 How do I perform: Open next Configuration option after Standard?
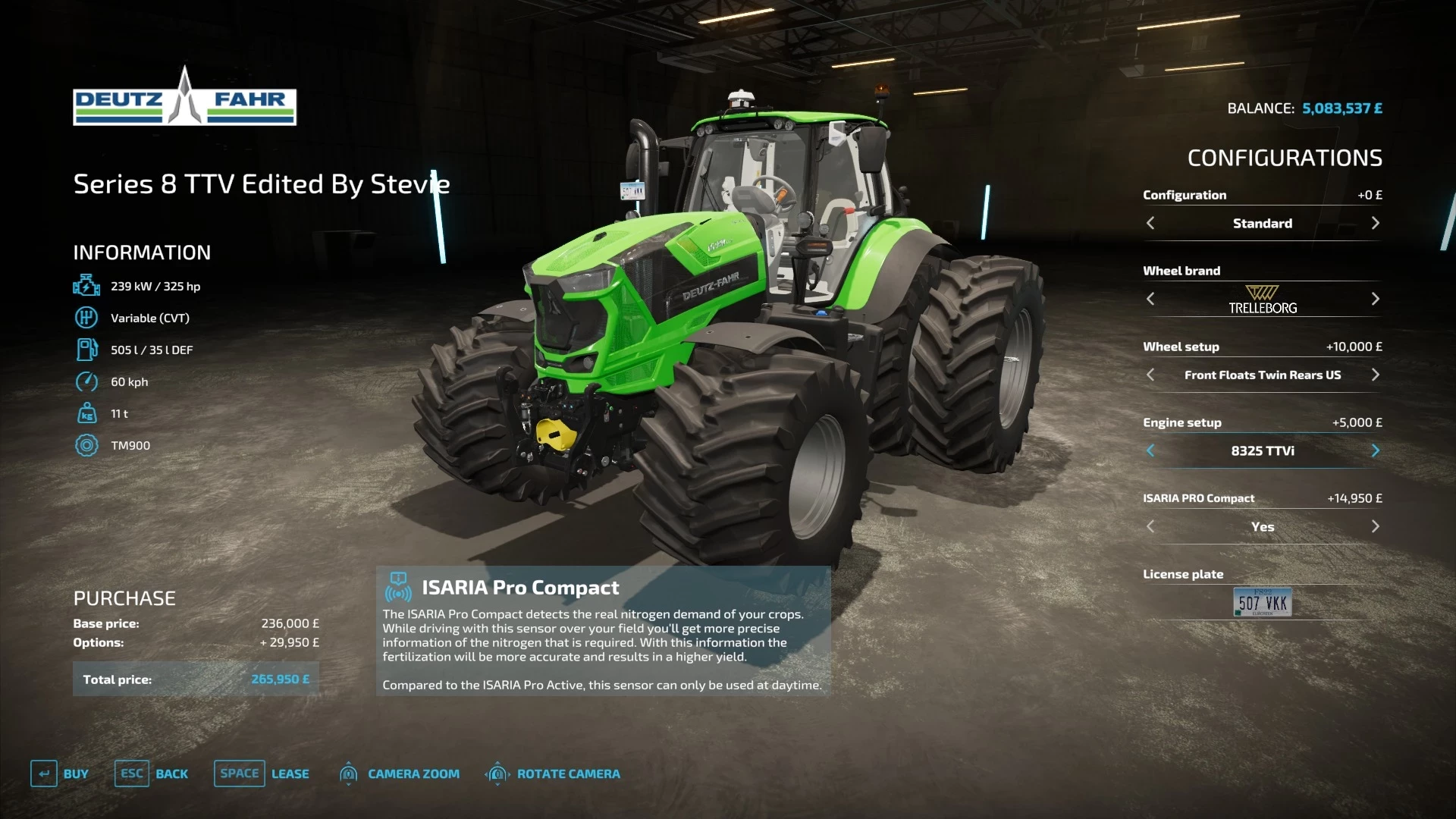(x=1376, y=223)
